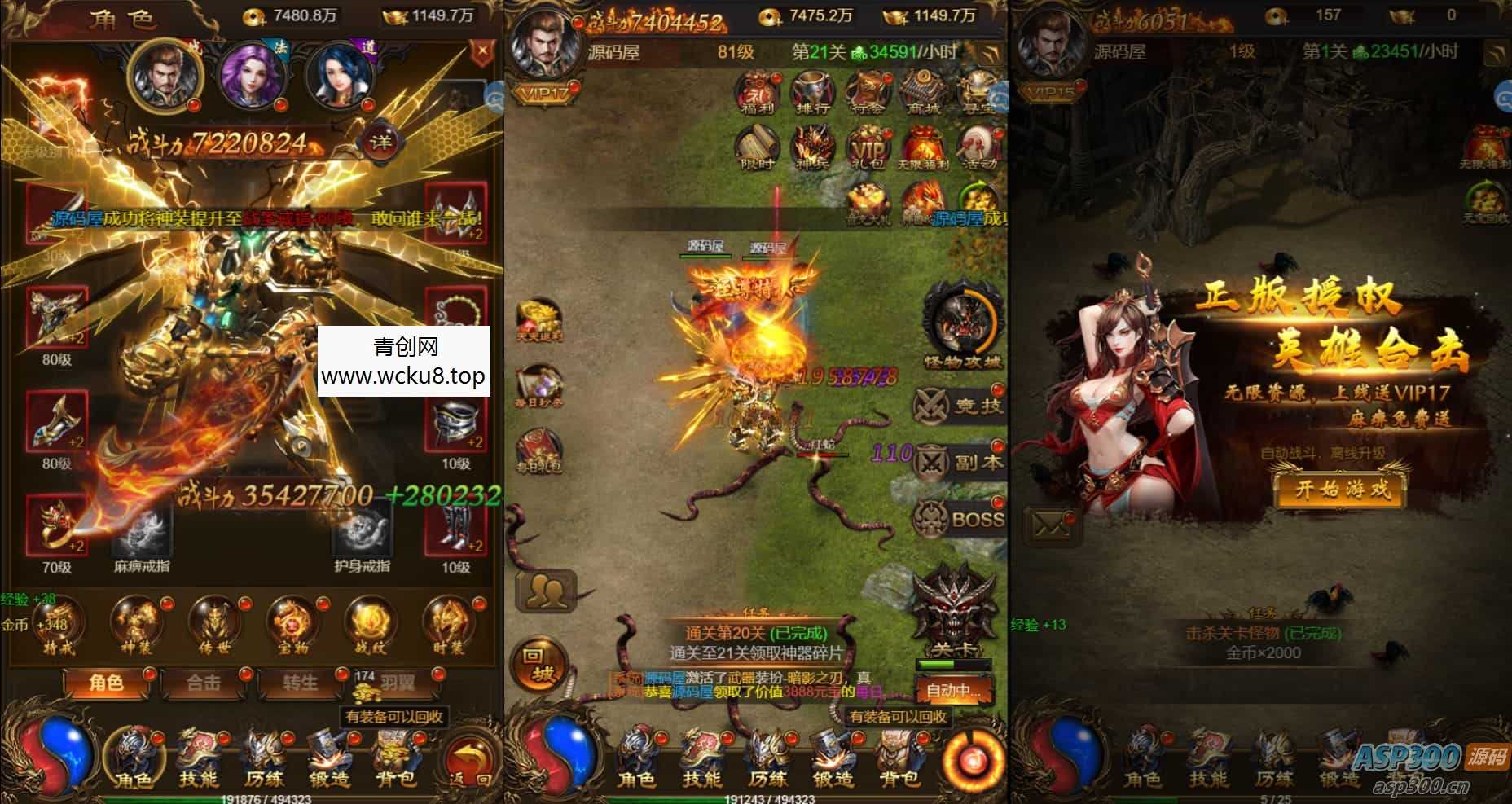Viewport: 1512px width, 804px height.
Task: Select the 道 taoist avatar
Action: (x=341, y=76)
